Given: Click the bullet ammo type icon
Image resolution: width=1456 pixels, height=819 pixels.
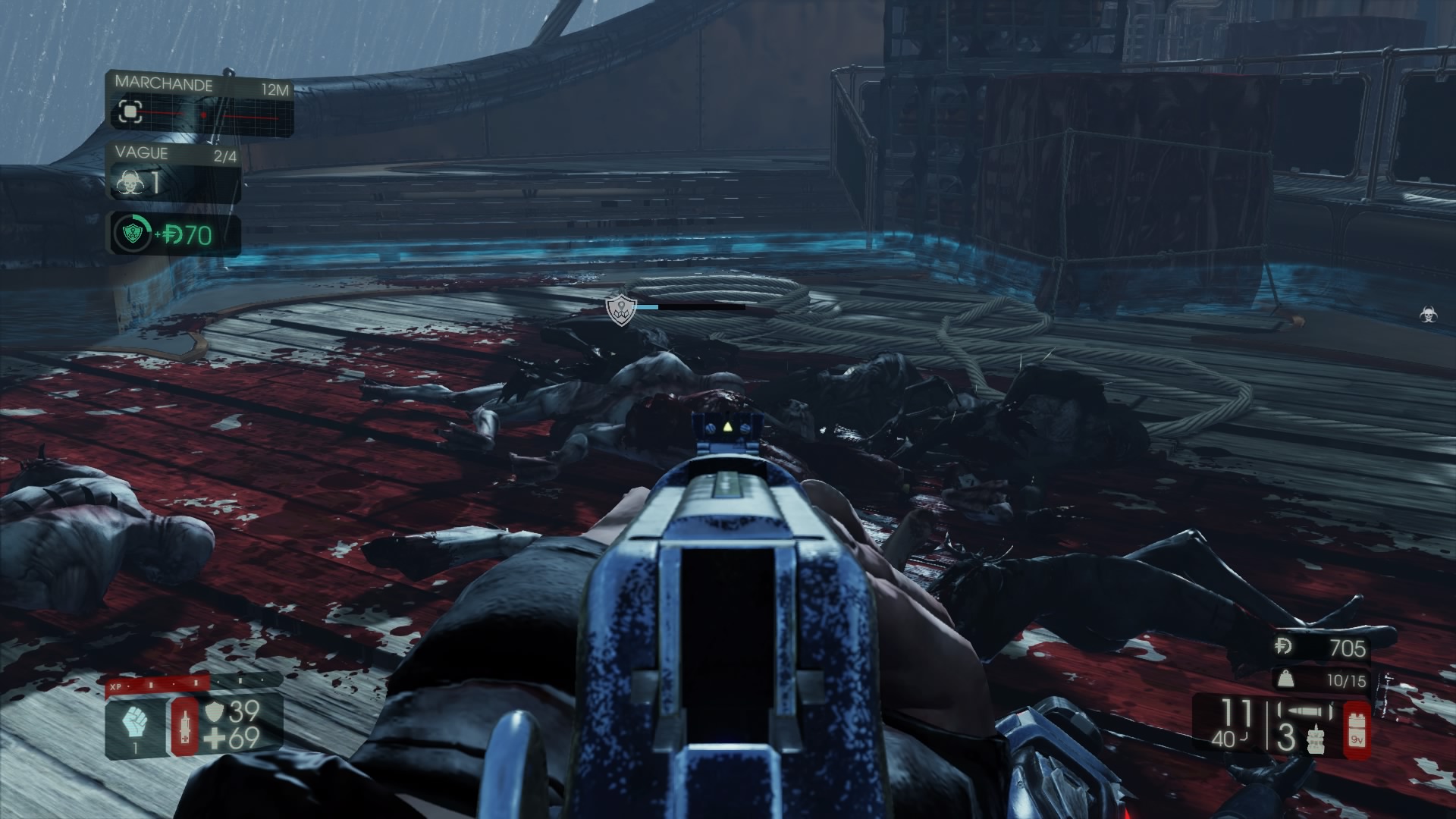Looking at the screenshot, I should point(1305,711).
